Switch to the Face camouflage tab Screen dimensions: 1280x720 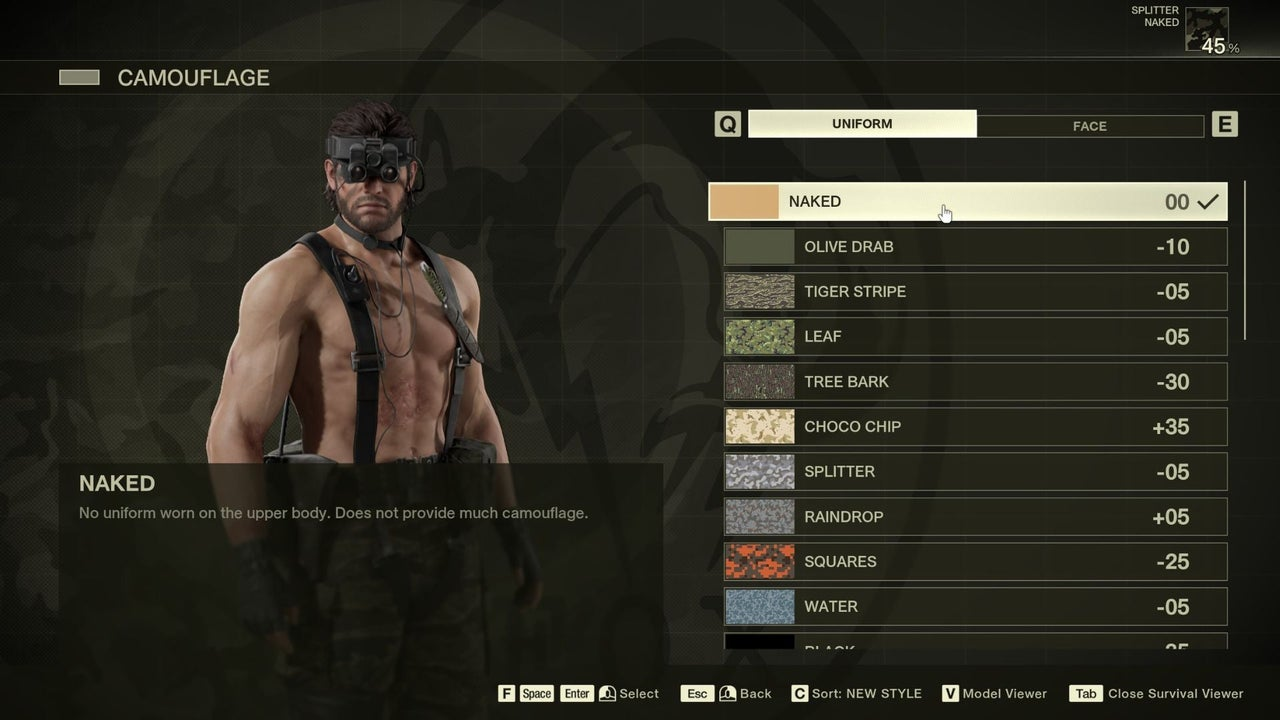(1089, 126)
